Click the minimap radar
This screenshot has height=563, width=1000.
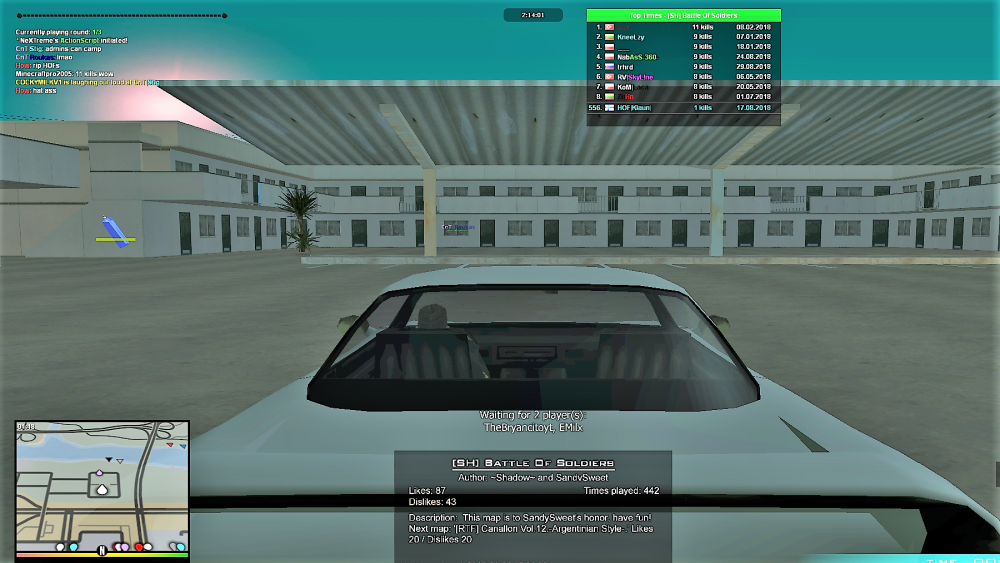coord(102,485)
